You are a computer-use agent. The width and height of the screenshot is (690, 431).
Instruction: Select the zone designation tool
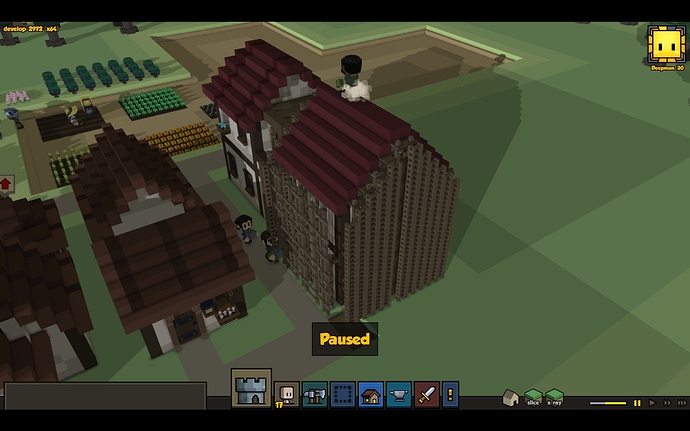point(343,394)
